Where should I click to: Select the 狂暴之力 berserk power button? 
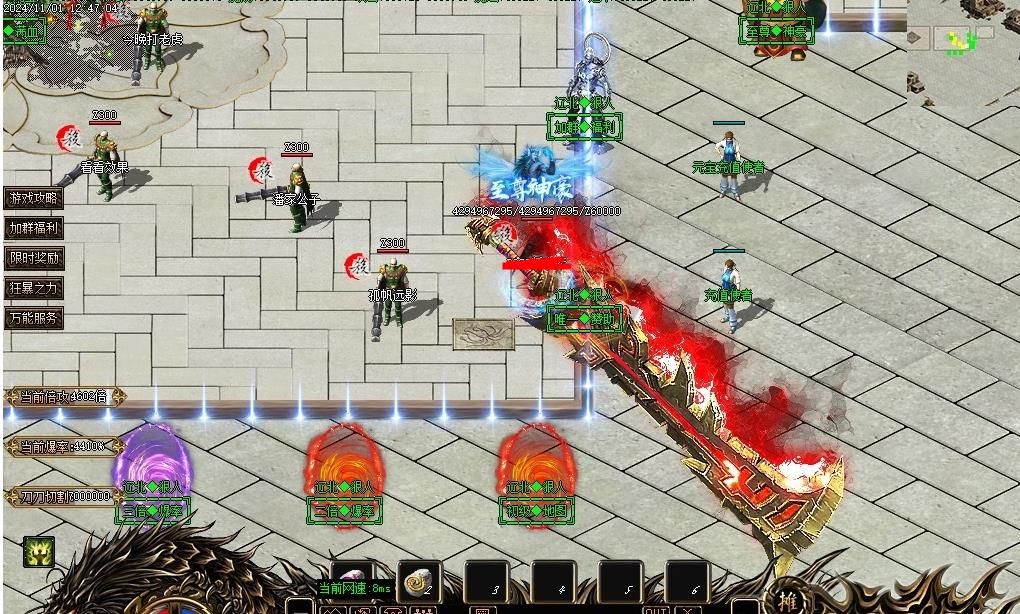[34, 288]
